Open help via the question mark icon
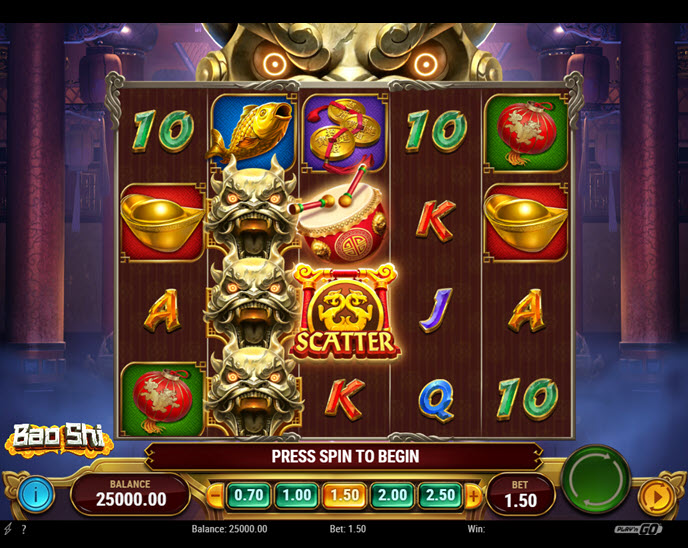This screenshot has width=688, height=548. point(23,529)
